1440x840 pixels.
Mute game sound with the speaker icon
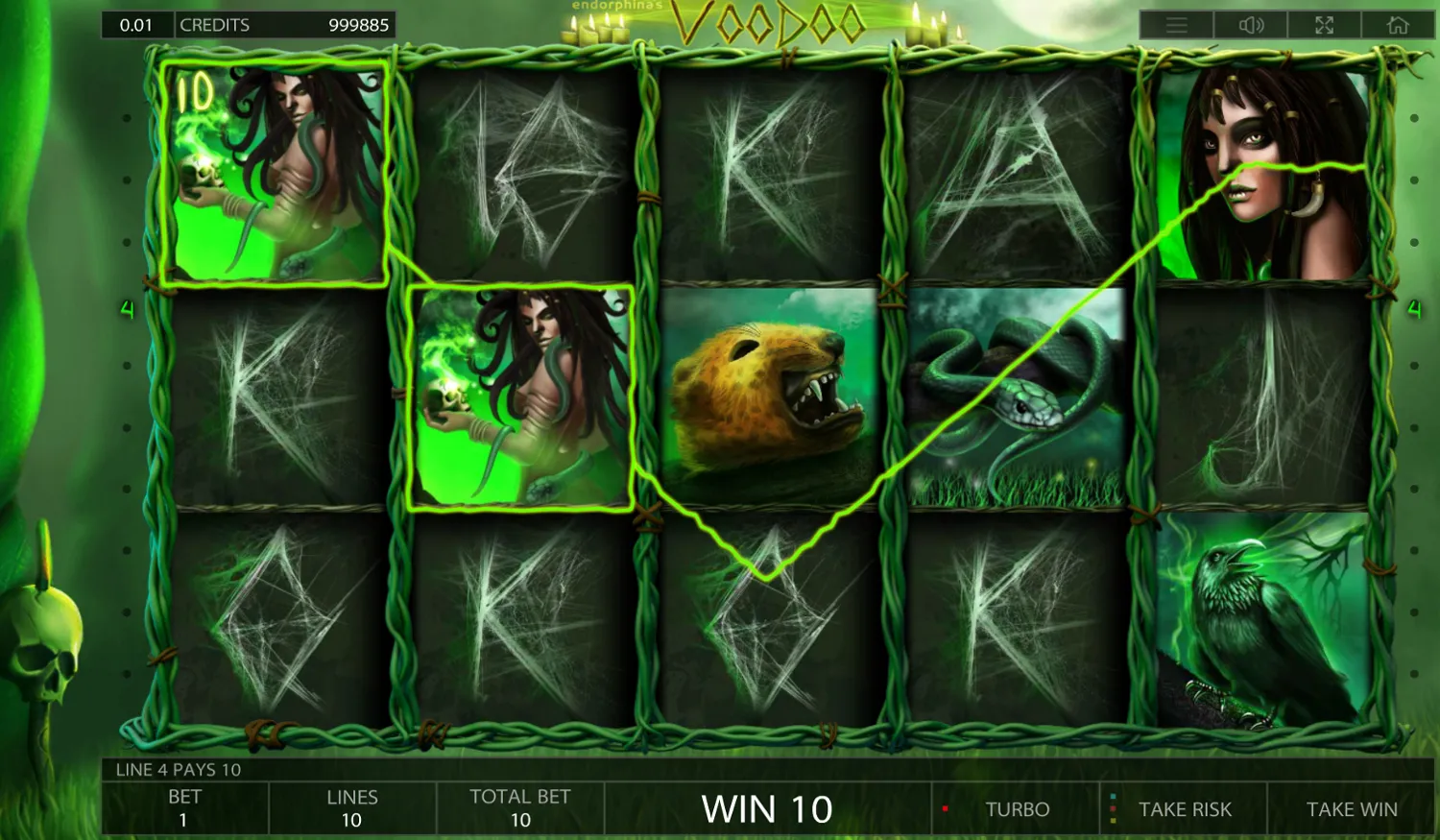point(1250,25)
